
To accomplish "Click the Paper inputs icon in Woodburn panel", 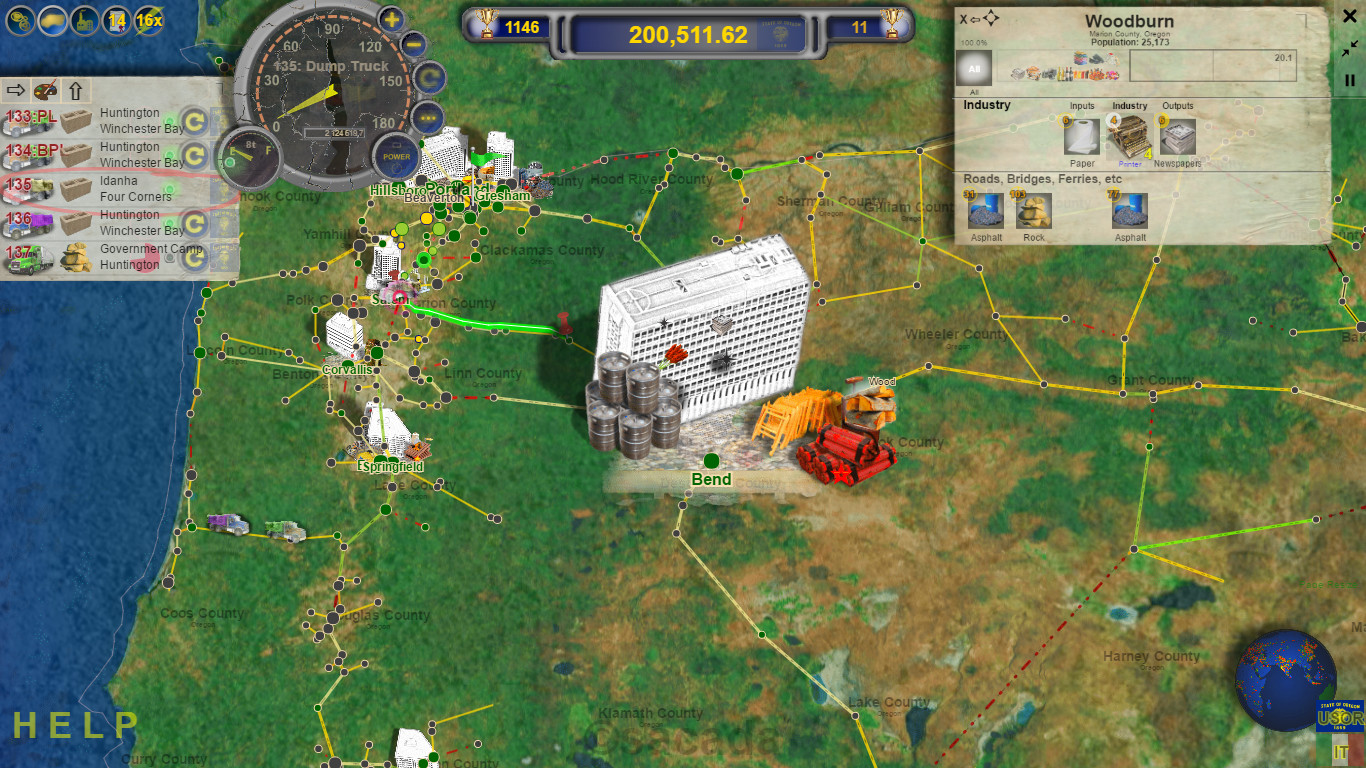I will click(x=1081, y=136).
